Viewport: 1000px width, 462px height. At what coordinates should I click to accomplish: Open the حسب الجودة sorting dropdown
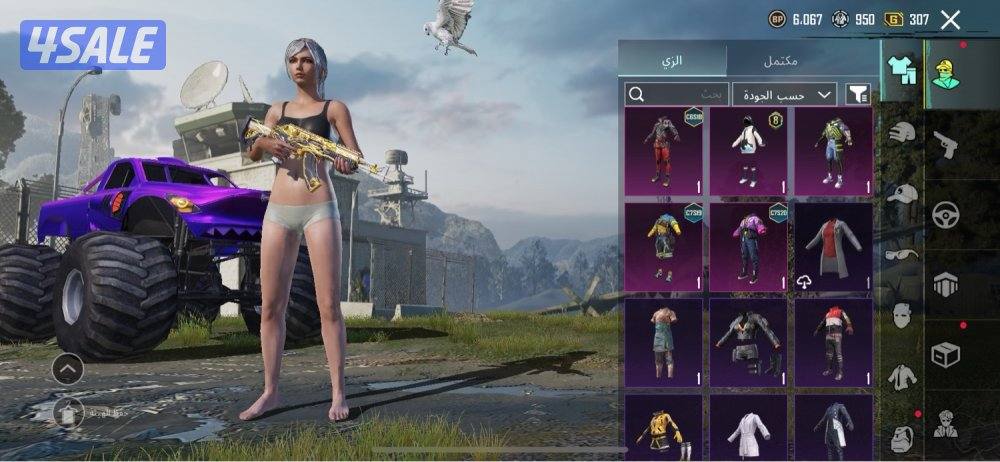click(785, 94)
